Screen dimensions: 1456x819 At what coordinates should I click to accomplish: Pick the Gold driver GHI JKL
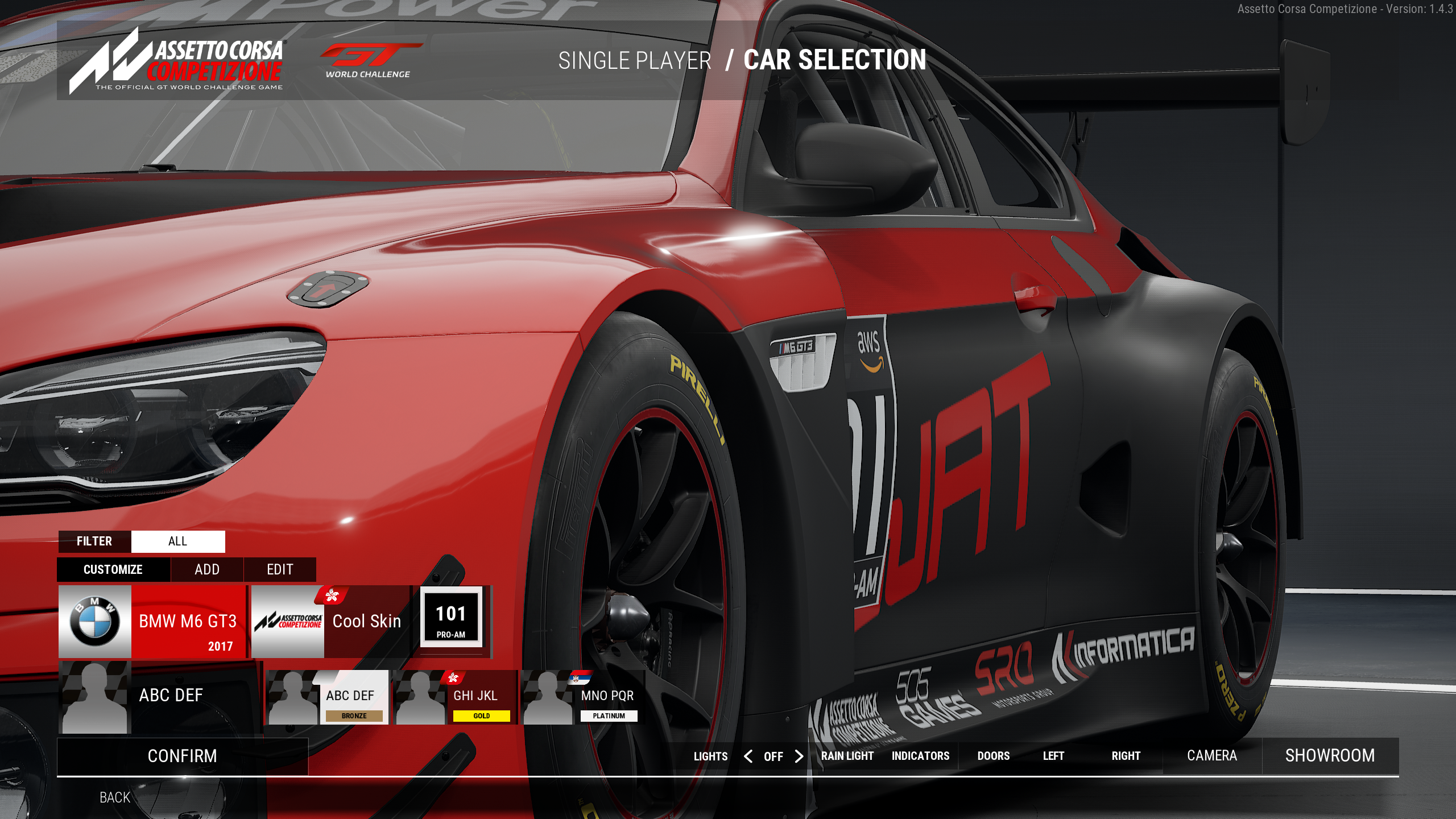(455, 697)
